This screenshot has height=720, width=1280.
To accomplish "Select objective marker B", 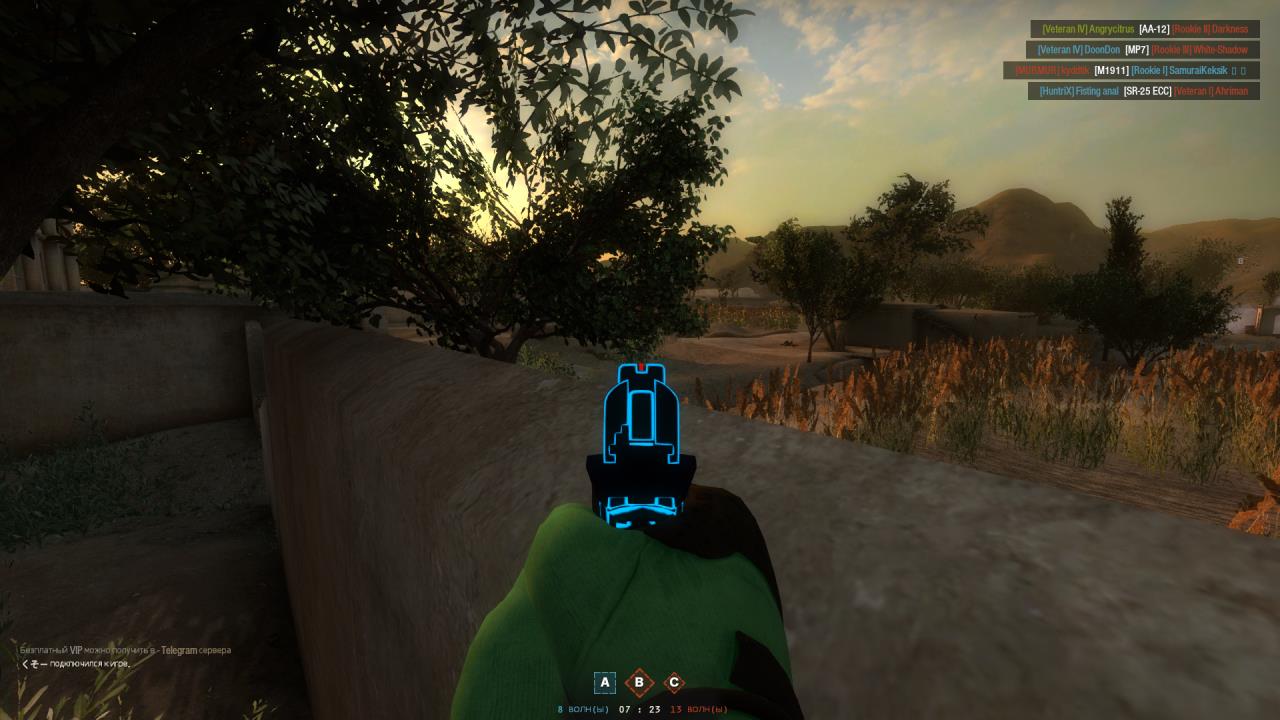I will pyautogui.click(x=639, y=682).
